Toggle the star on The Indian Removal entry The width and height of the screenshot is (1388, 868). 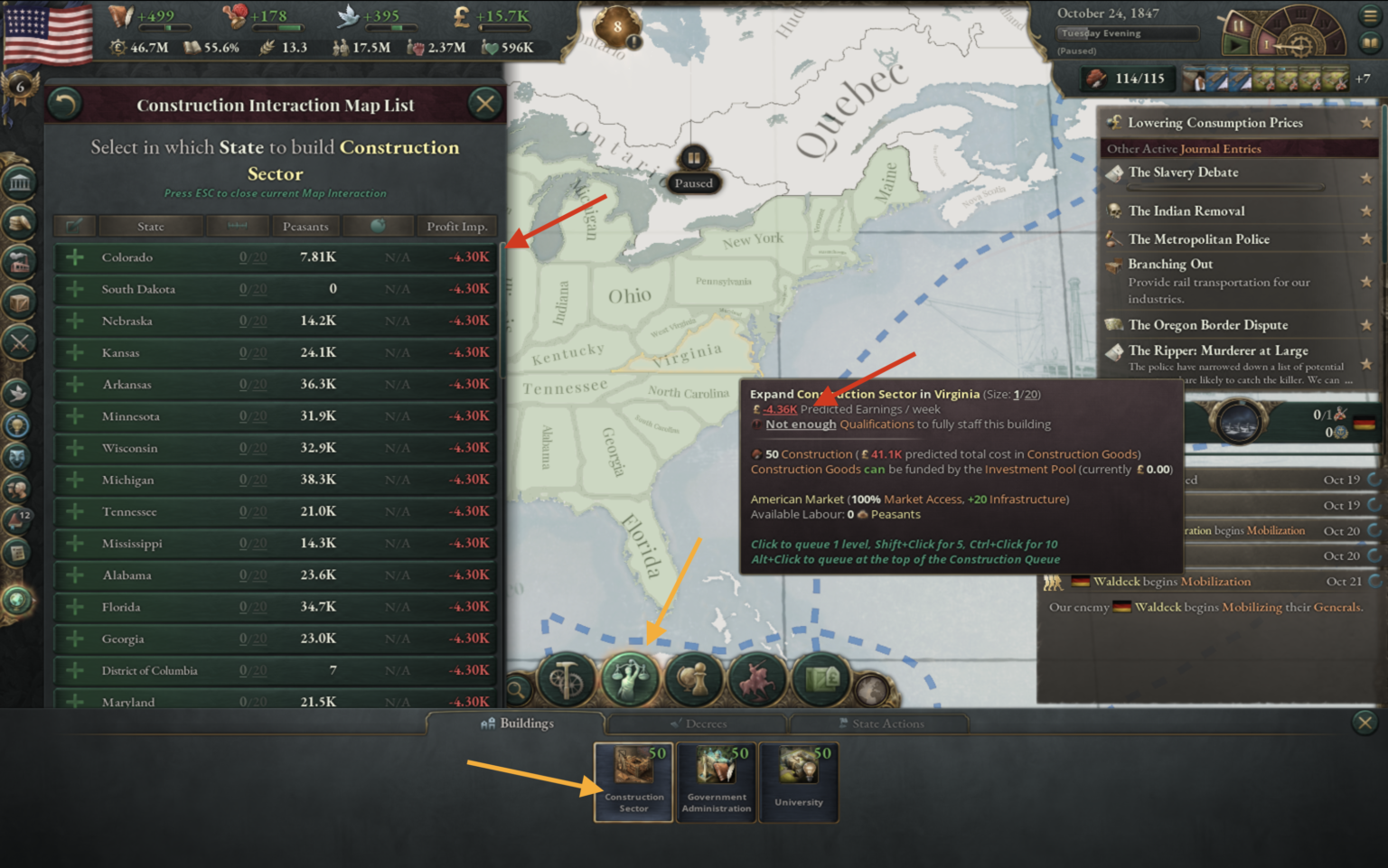[1368, 210]
